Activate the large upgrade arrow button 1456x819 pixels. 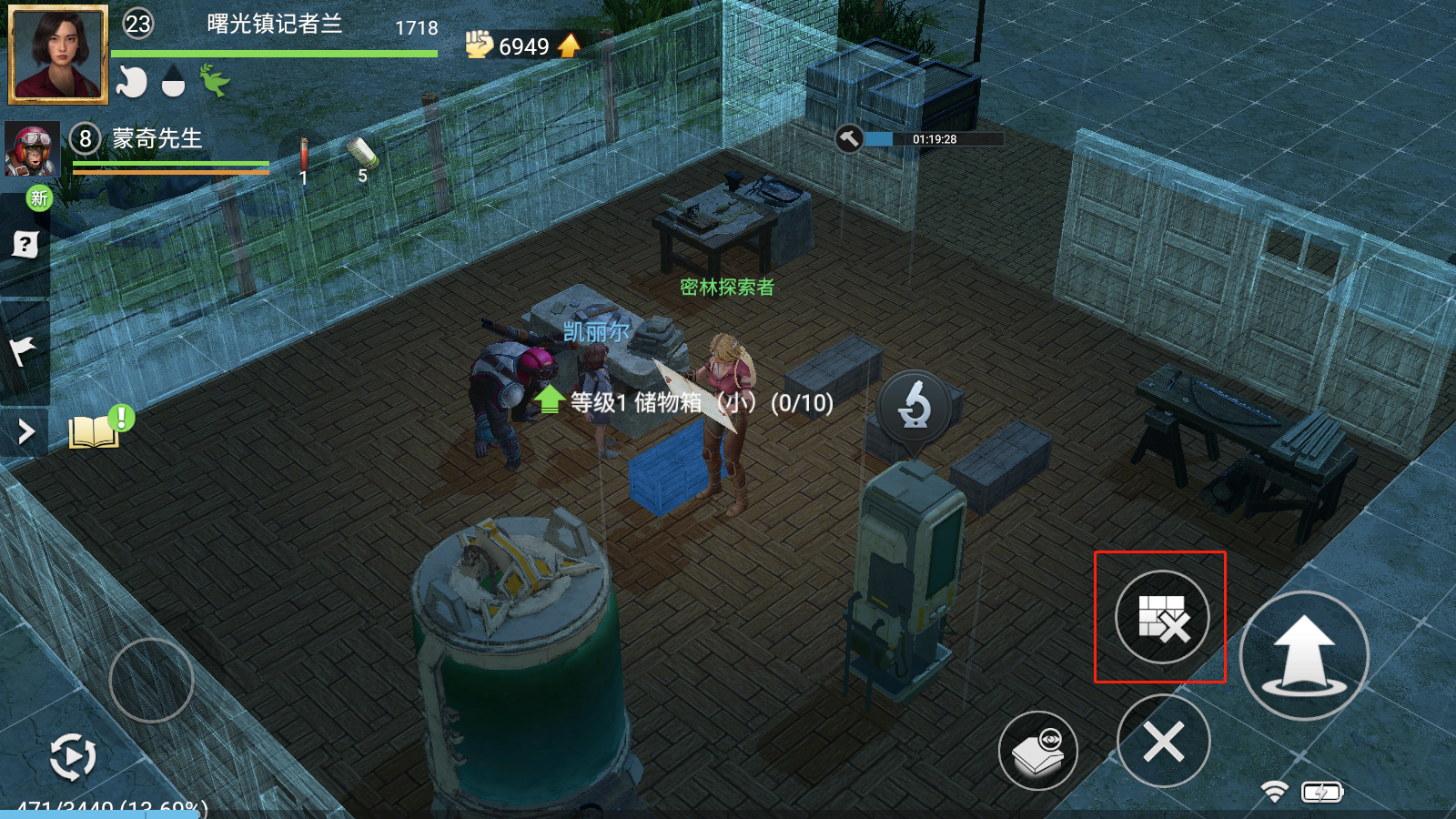click(x=1303, y=655)
